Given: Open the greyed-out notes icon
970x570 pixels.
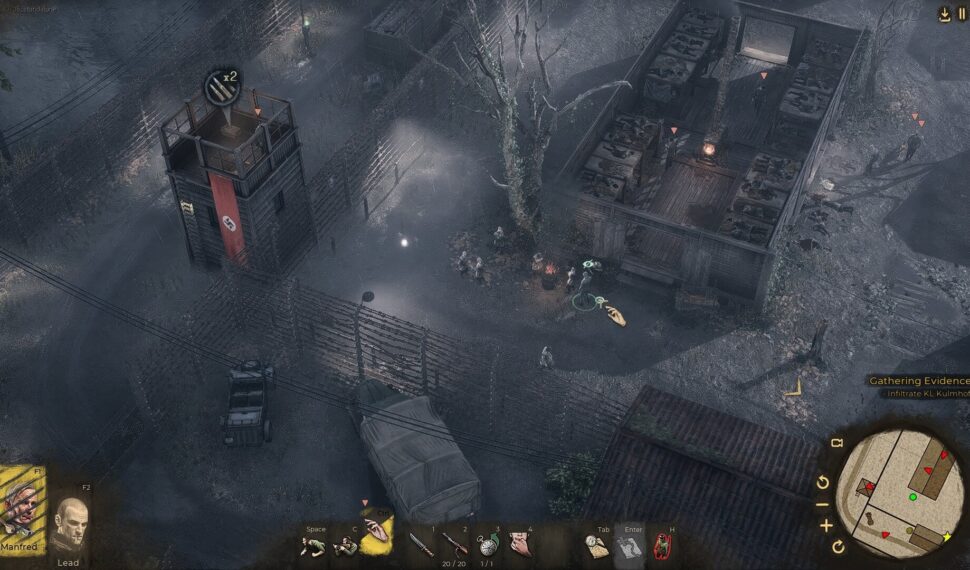Looking at the screenshot, I should pyautogui.click(x=628, y=545).
